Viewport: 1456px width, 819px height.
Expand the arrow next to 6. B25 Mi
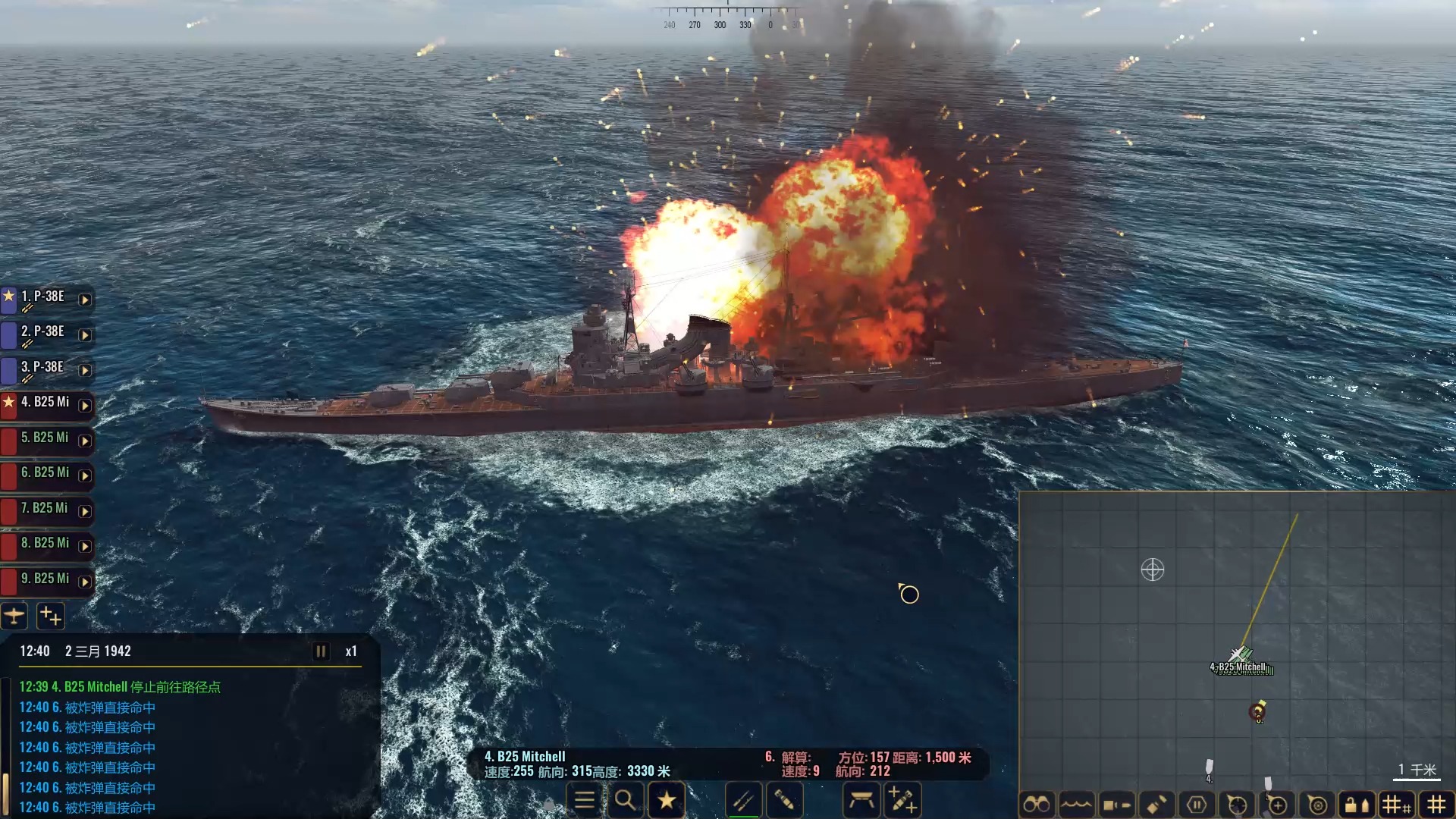(x=85, y=476)
